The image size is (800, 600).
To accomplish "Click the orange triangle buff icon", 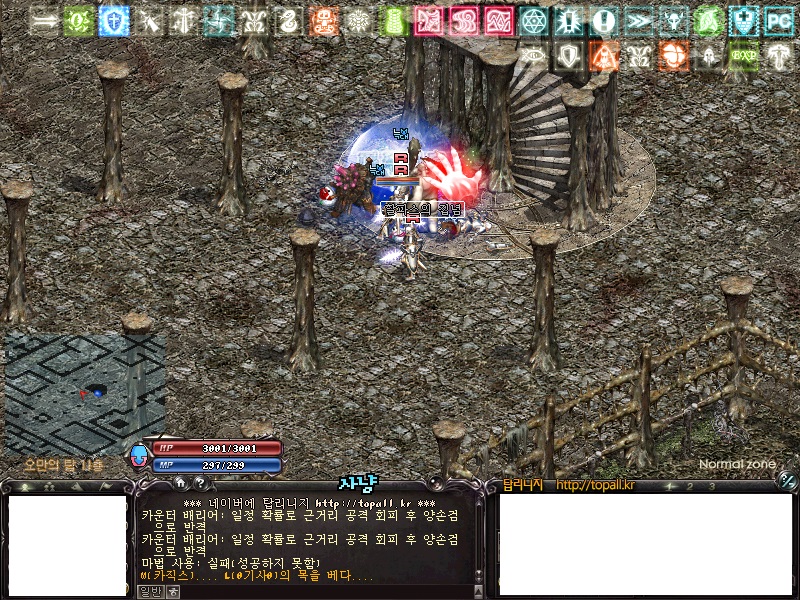I will [603, 55].
